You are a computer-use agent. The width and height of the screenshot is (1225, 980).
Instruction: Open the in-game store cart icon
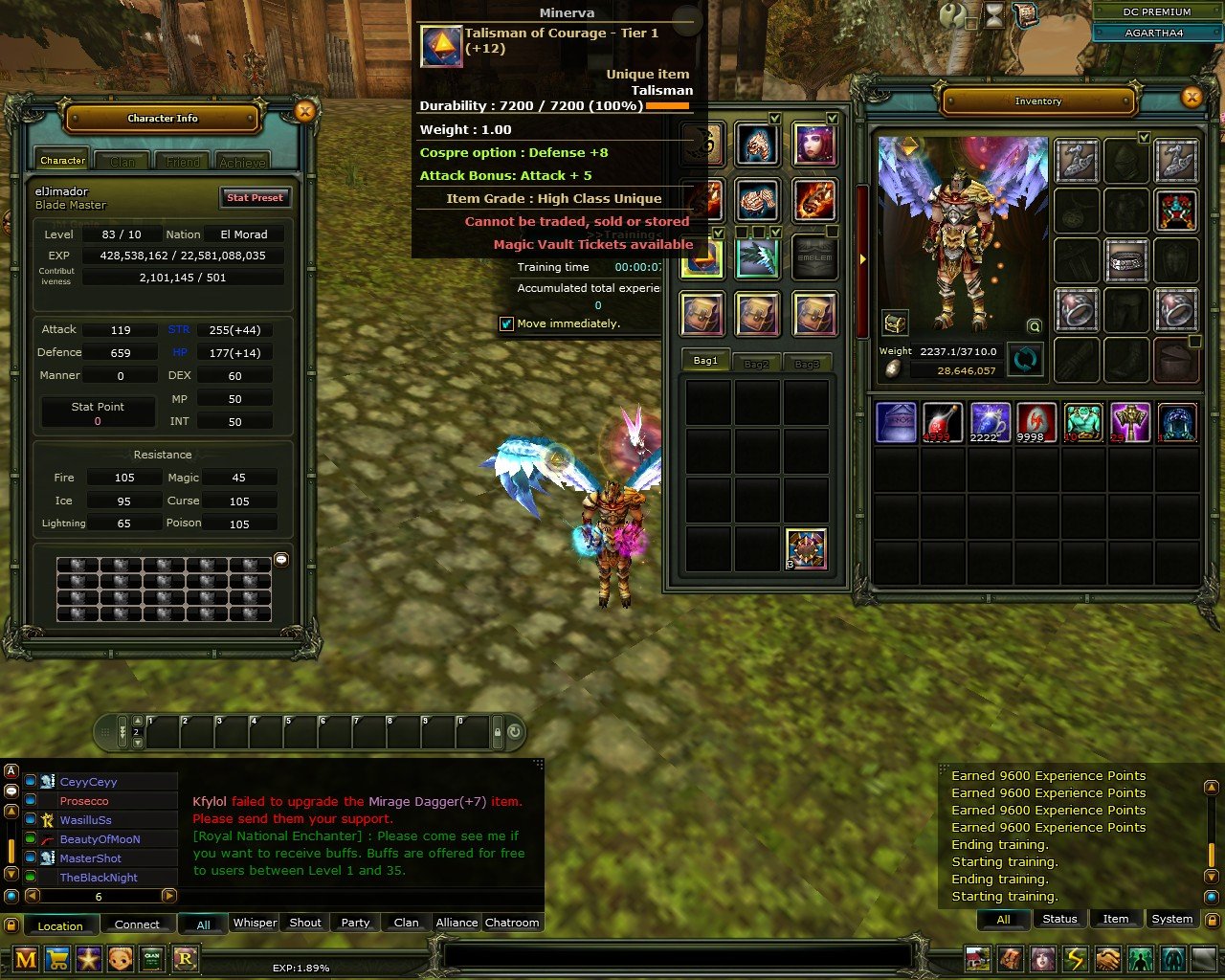pos(57,958)
